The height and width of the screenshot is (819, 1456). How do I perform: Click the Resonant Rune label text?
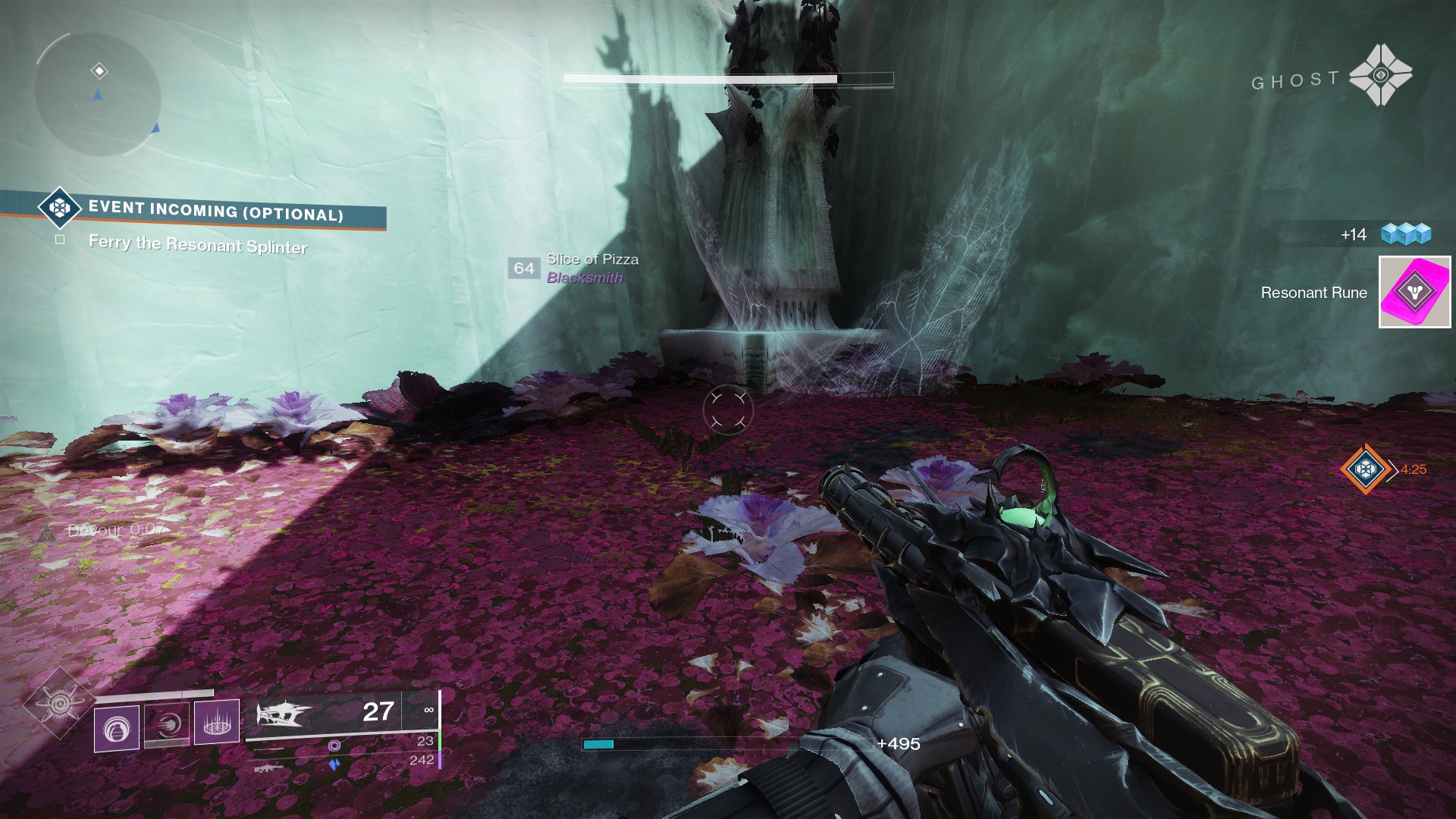(1313, 292)
